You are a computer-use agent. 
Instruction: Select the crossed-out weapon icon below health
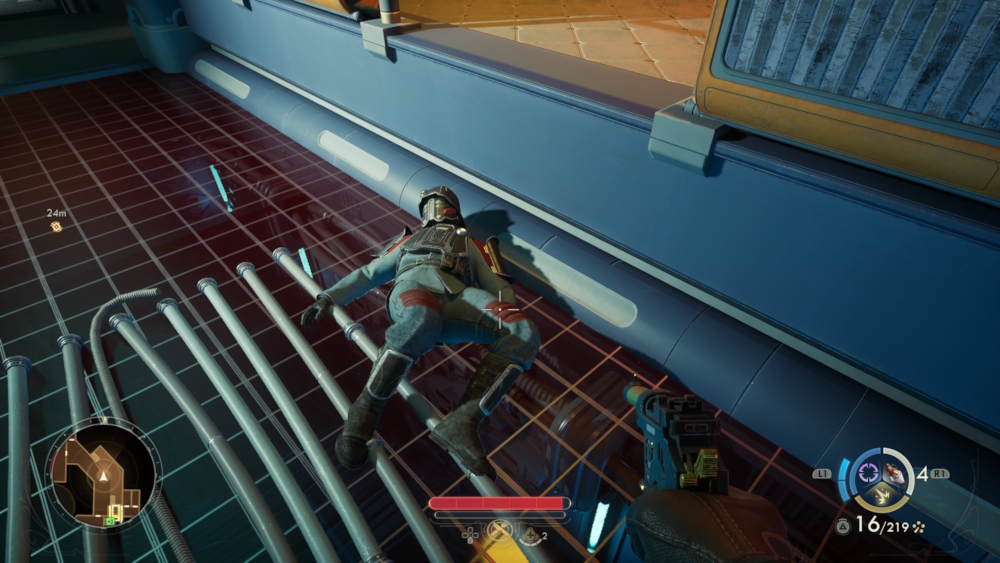pyautogui.click(x=498, y=533)
